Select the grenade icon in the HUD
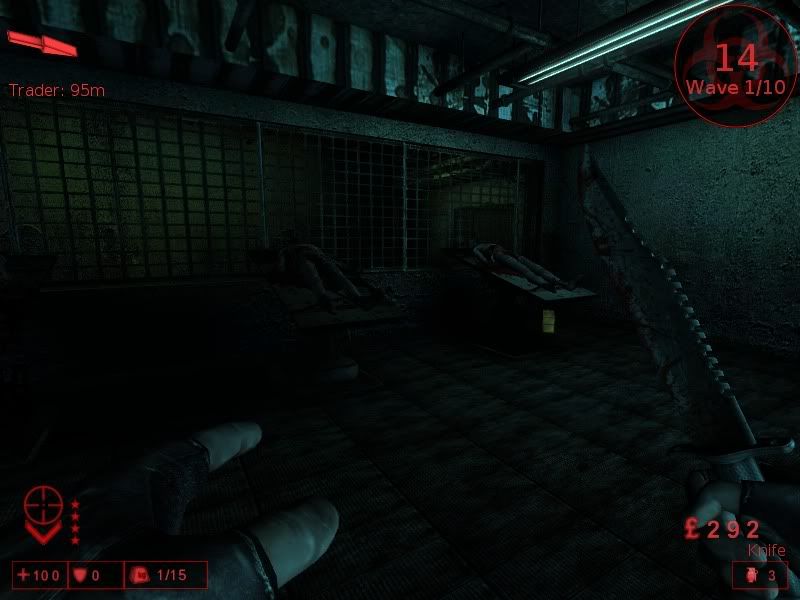The image size is (800, 600). (752, 575)
